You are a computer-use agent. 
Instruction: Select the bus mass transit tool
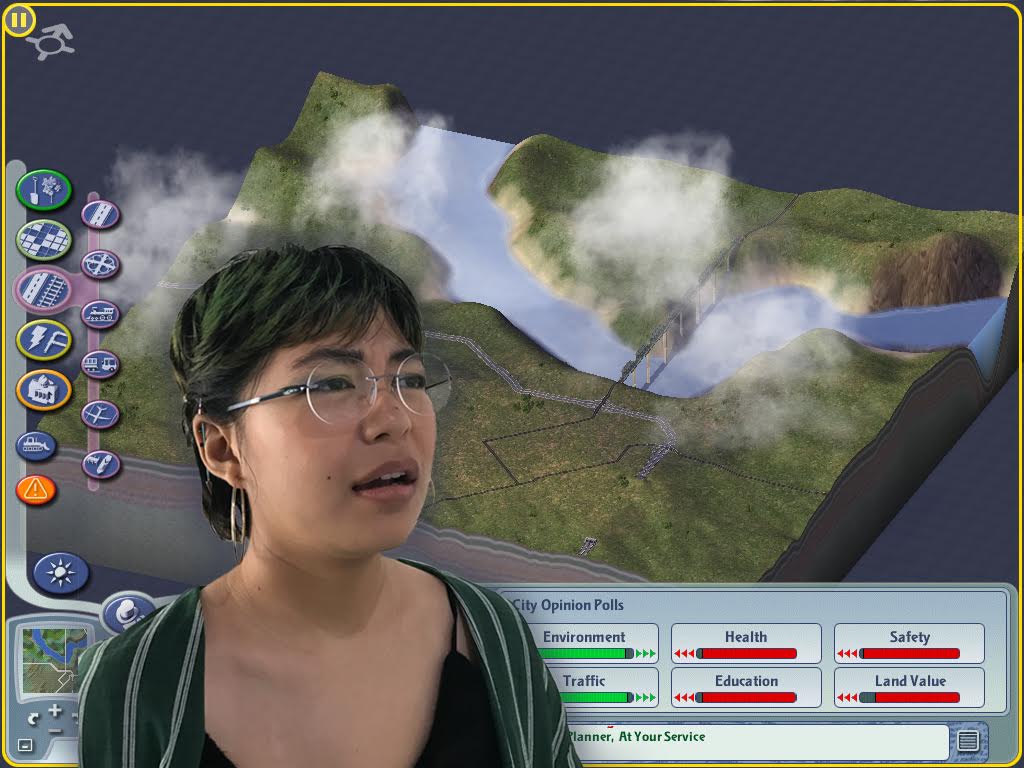click(x=100, y=364)
